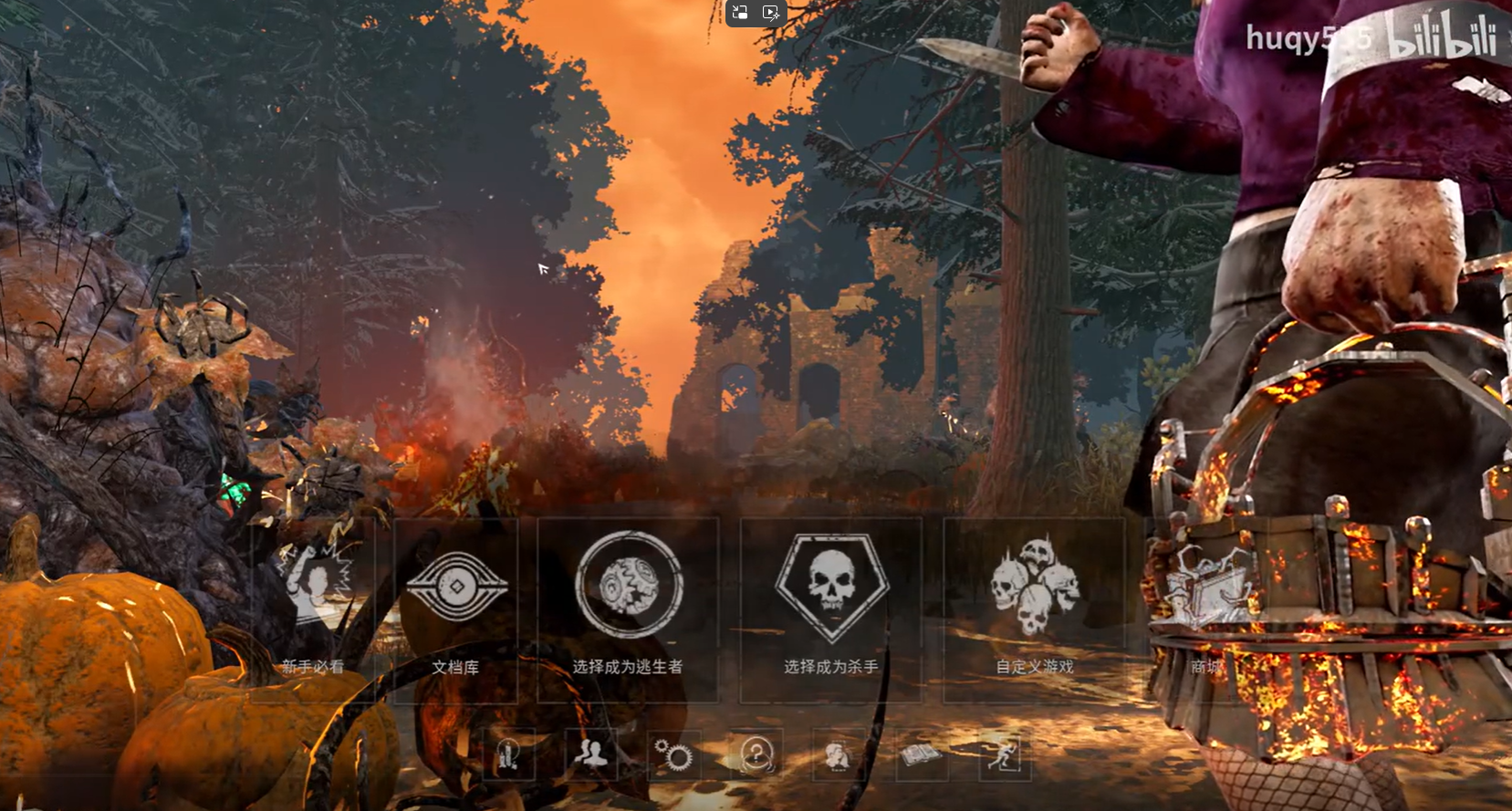Open the 自定义游戏 custom game tile
The height and width of the screenshot is (811, 1512).
tap(1034, 608)
